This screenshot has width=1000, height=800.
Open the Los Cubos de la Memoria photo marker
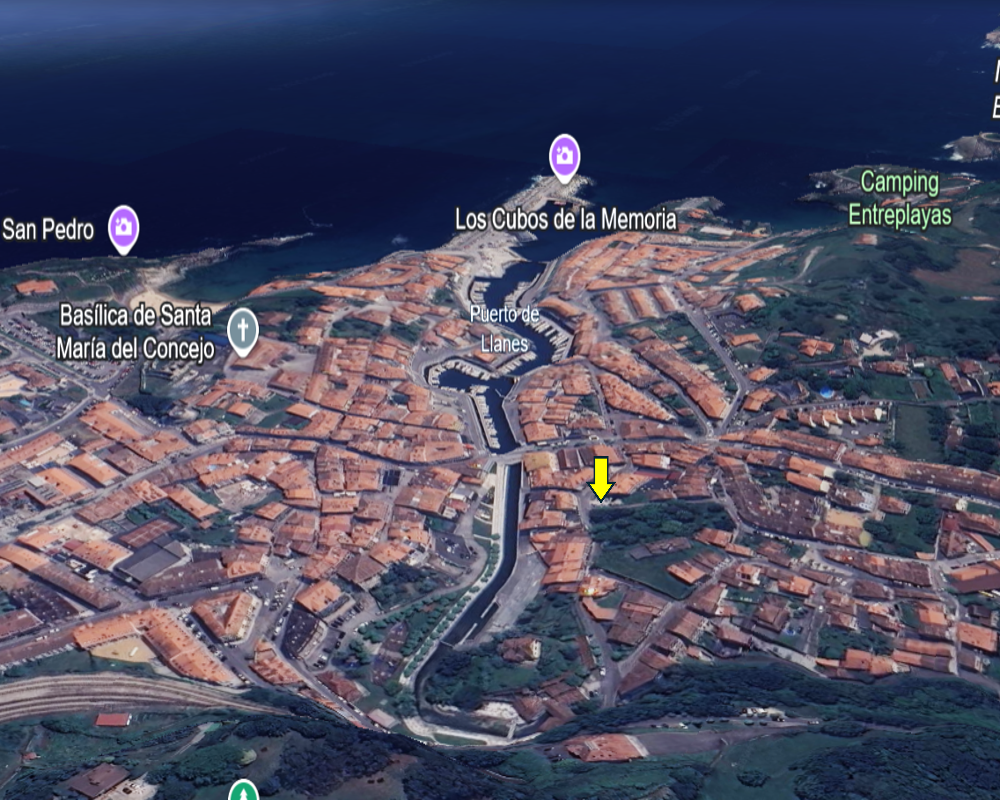click(565, 156)
